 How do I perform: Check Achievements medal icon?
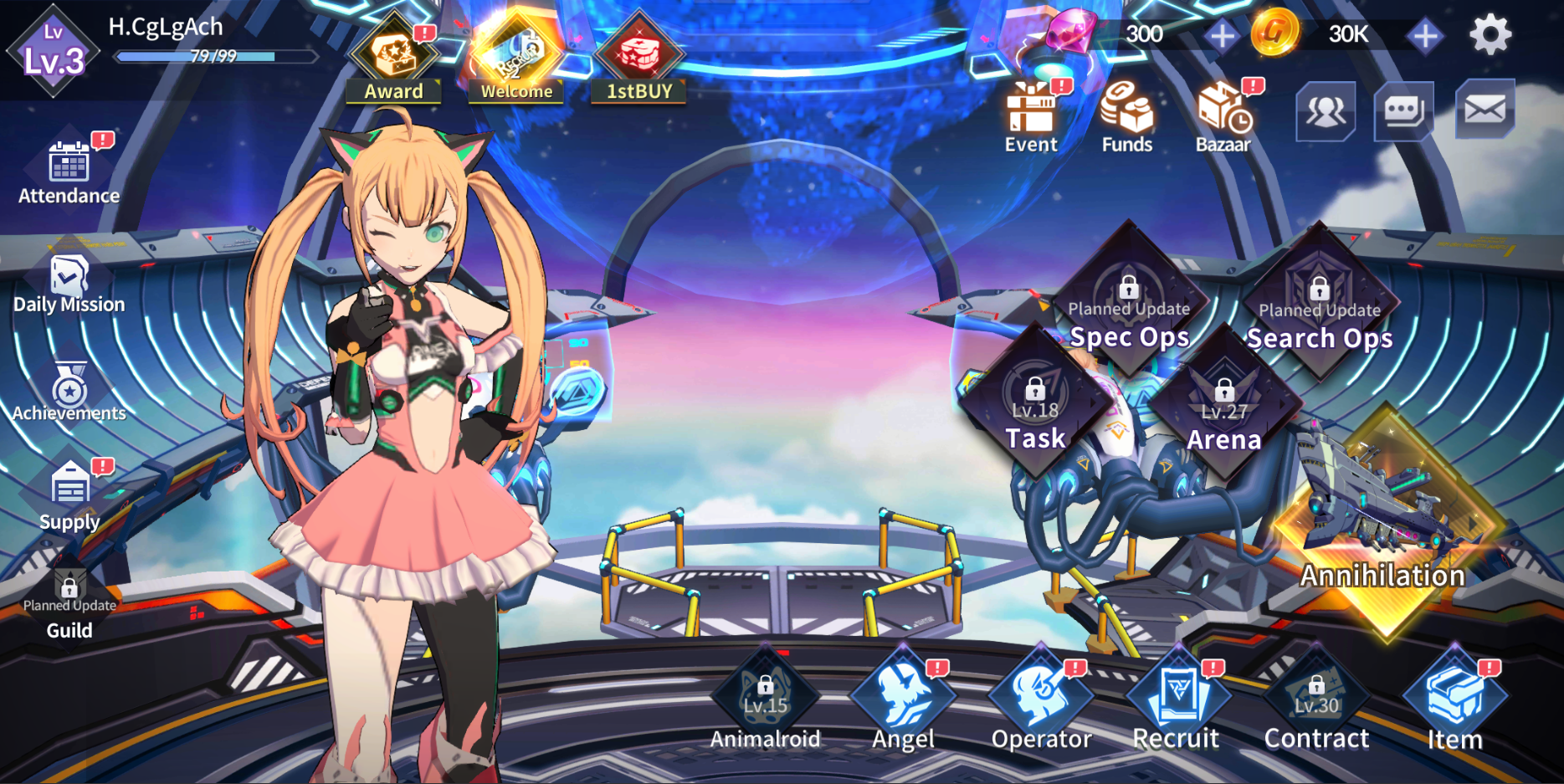69,383
